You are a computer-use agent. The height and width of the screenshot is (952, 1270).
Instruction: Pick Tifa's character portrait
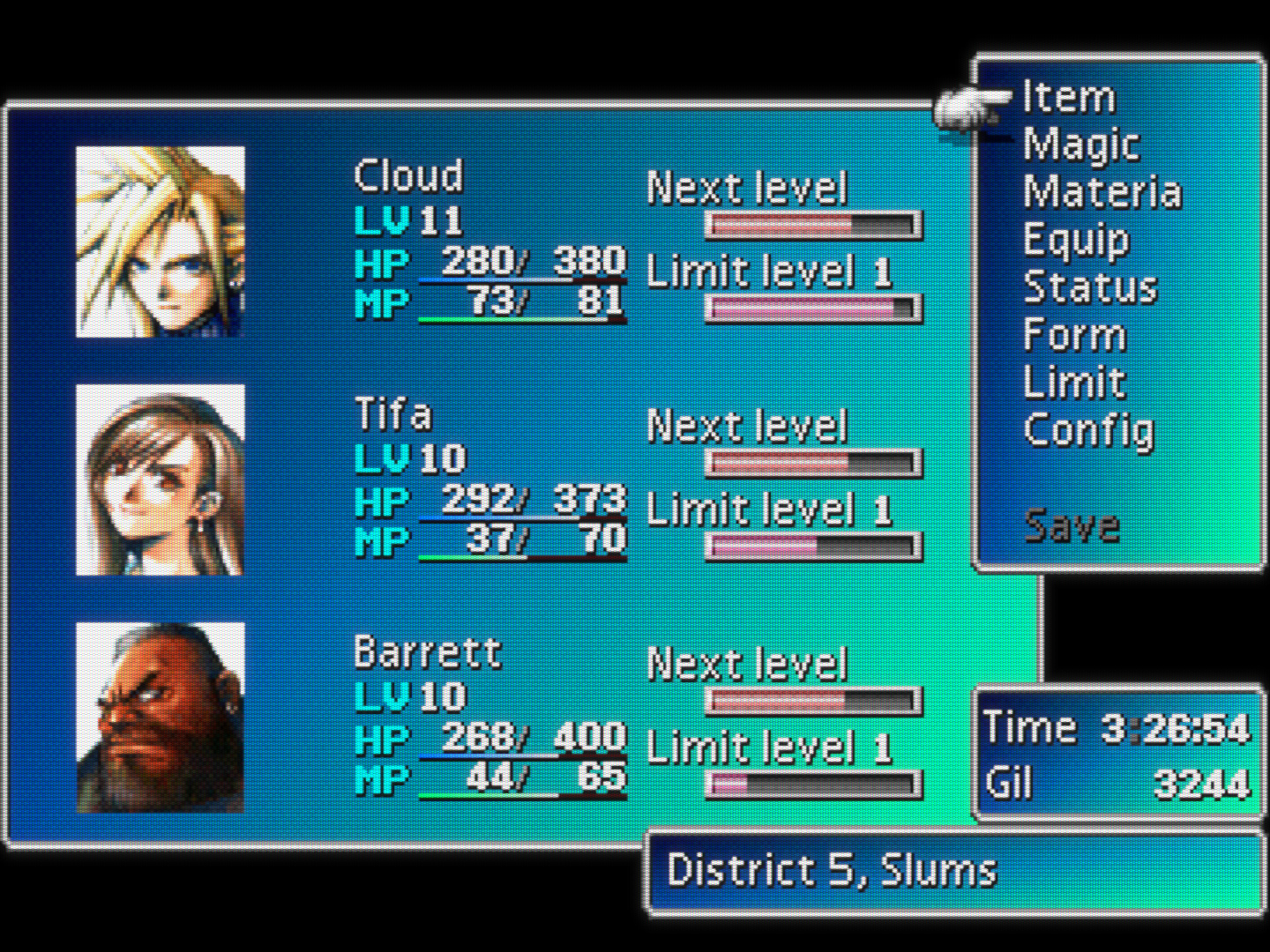coord(161,480)
